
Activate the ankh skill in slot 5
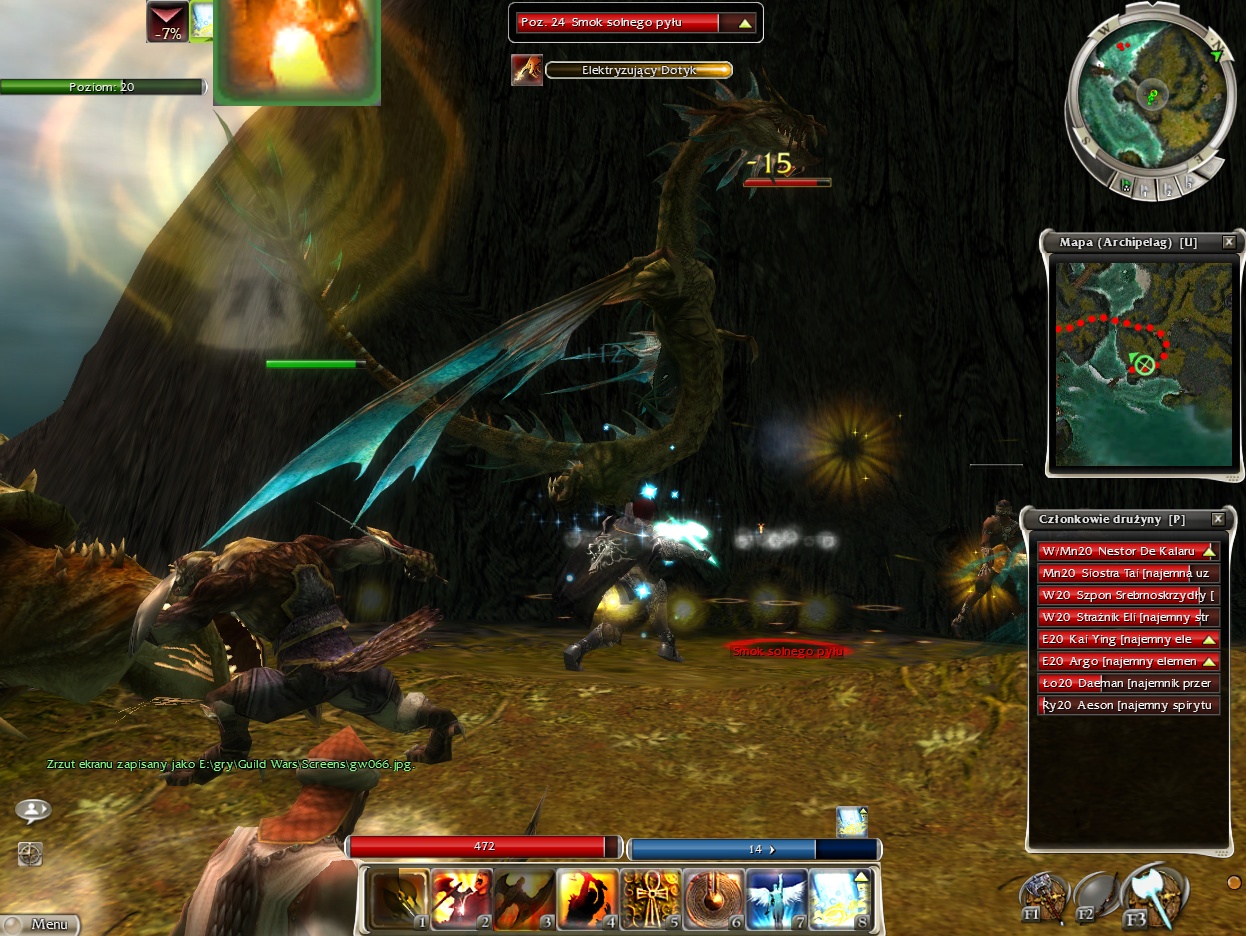click(650, 897)
